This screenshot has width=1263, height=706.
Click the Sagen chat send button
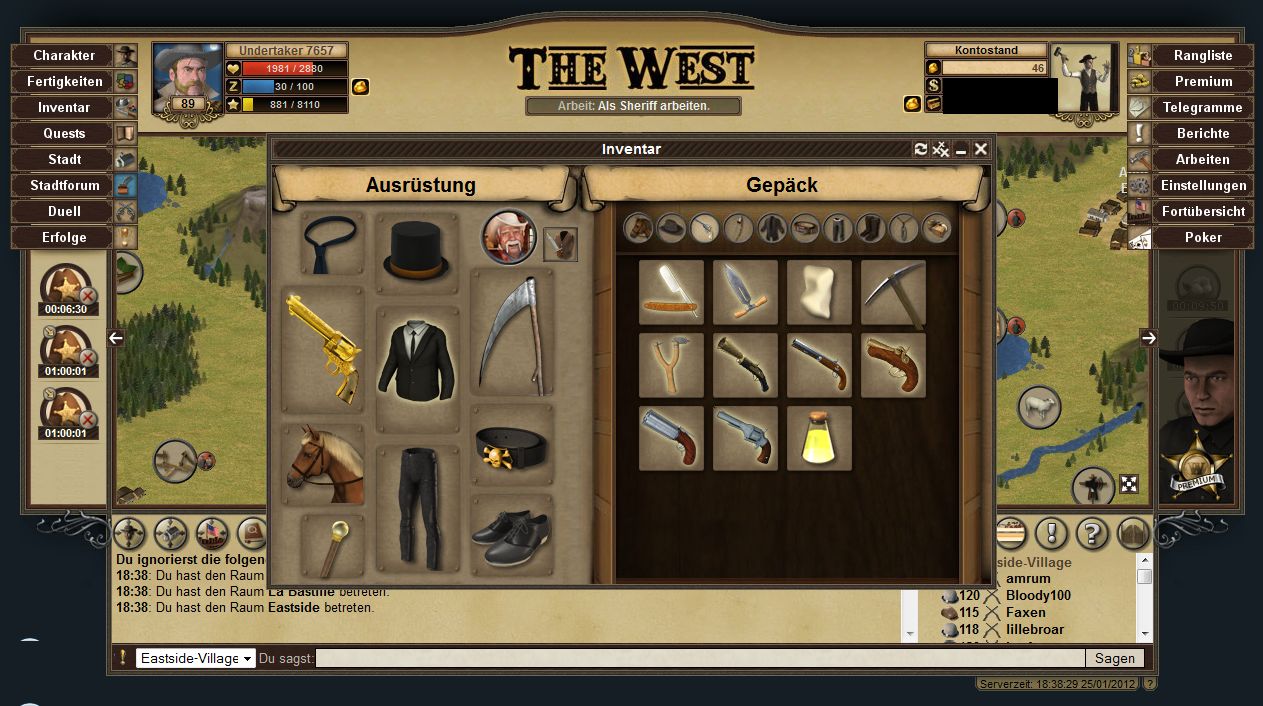1114,658
